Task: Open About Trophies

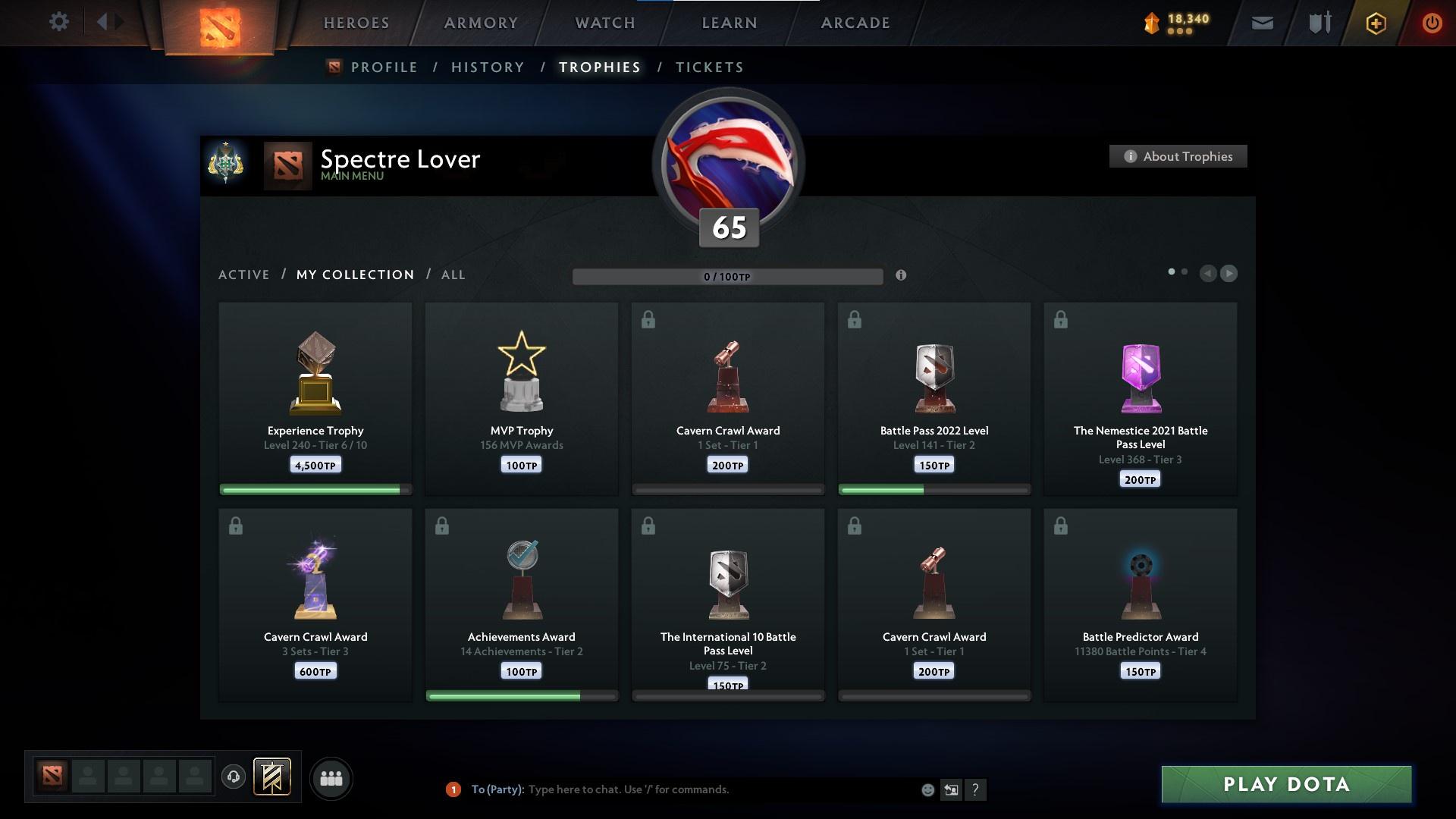Action: coord(1178,156)
